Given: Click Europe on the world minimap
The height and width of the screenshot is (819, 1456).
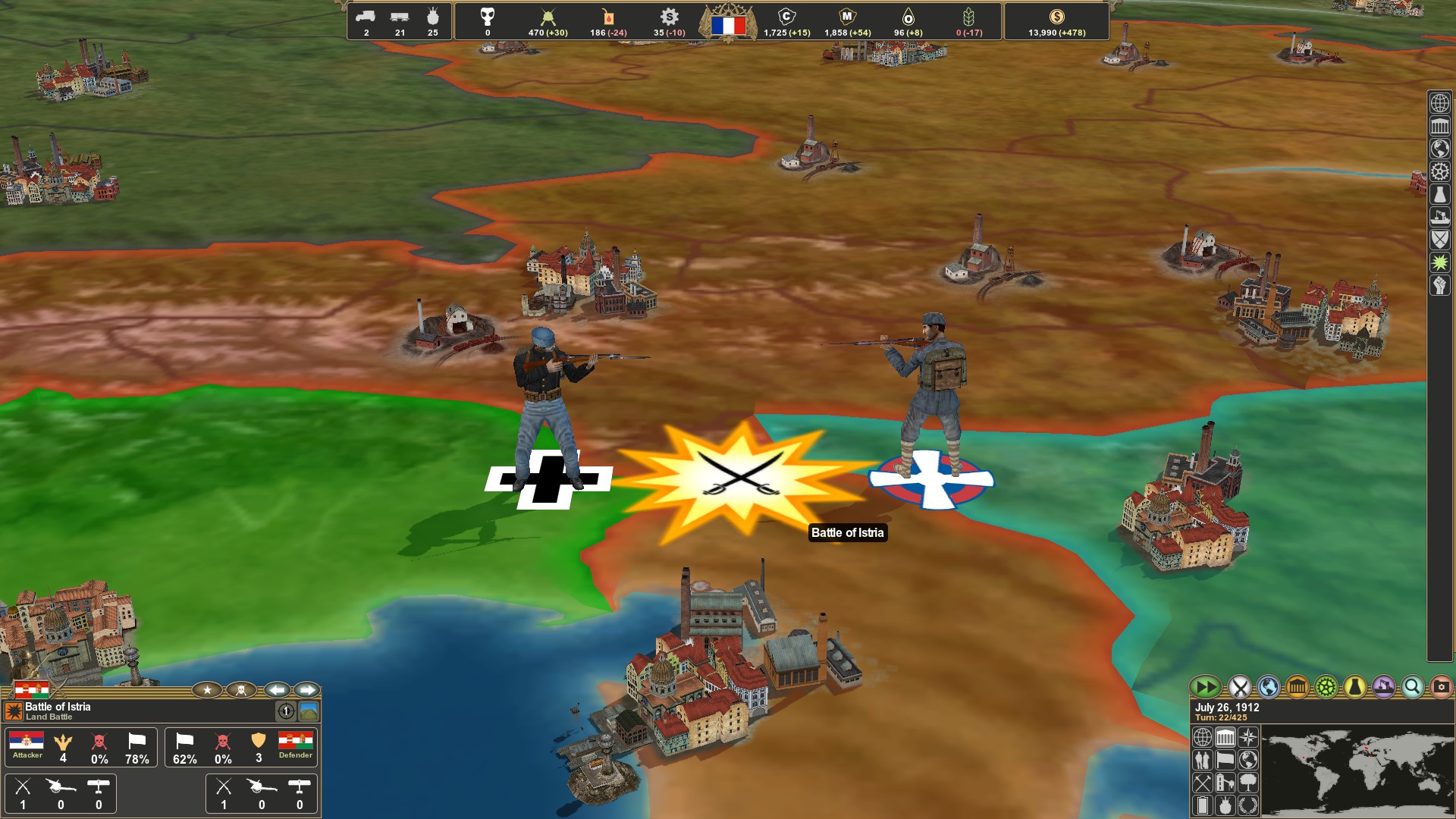Looking at the screenshot, I should (1367, 748).
